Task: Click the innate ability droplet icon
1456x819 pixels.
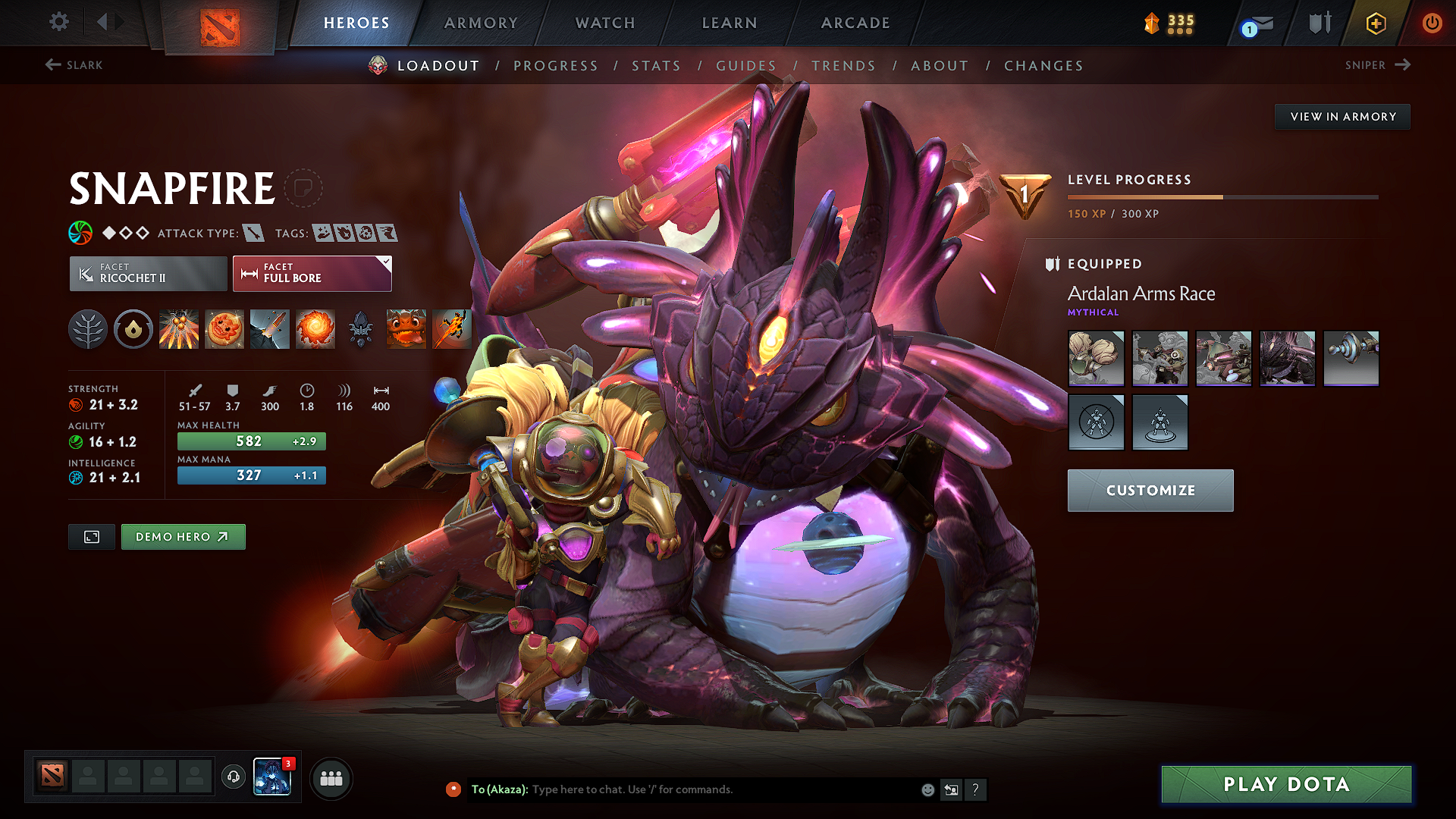Action: pos(133,328)
